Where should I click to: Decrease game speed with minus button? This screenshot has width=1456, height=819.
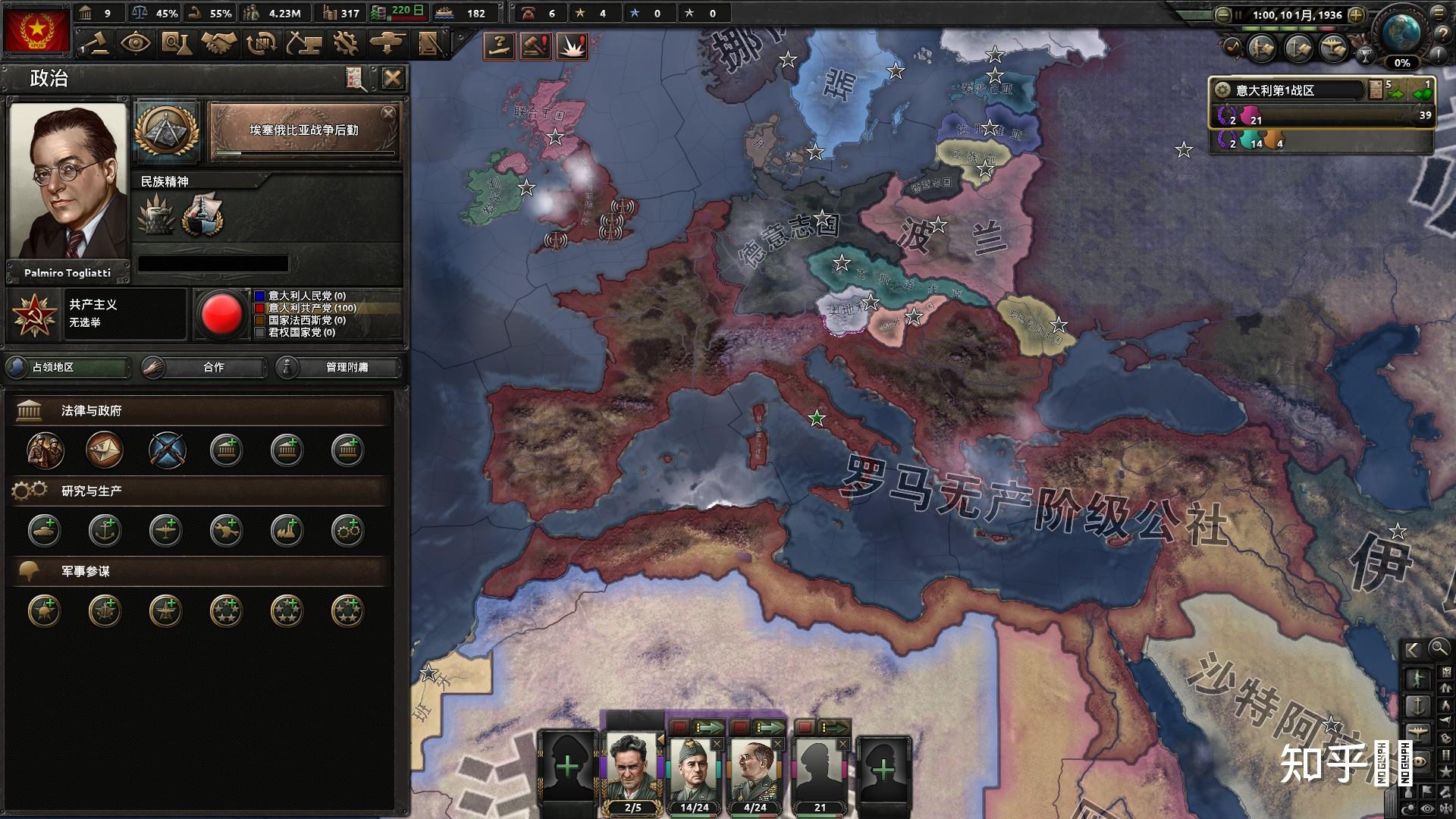[x=1222, y=14]
